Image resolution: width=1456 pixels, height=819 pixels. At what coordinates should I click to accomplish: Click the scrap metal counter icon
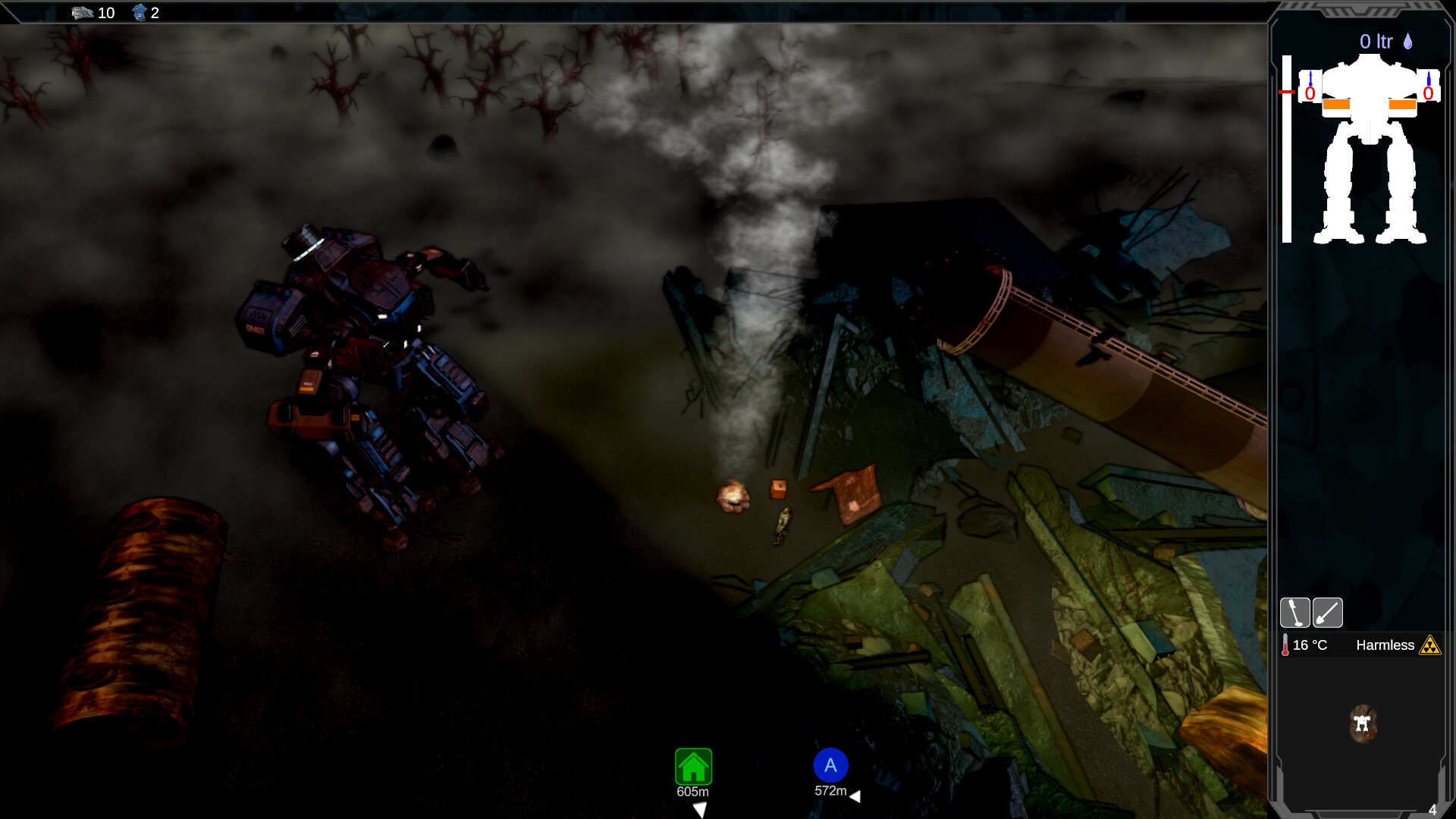tap(81, 12)
